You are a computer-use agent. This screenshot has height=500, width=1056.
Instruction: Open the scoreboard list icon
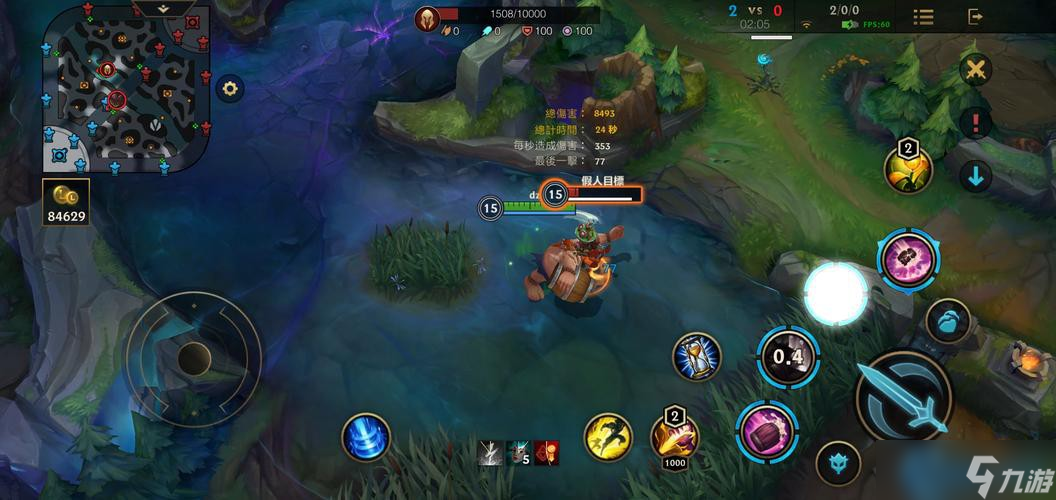pos(923,17)
